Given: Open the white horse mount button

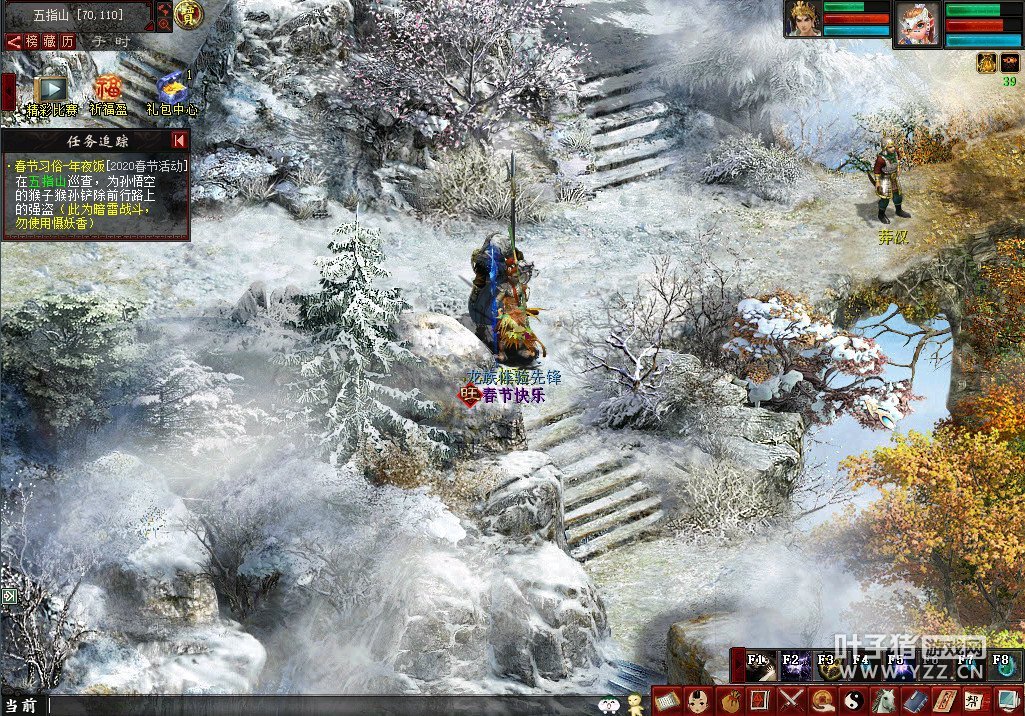Looking at the screenshot, I should (885, 700).
